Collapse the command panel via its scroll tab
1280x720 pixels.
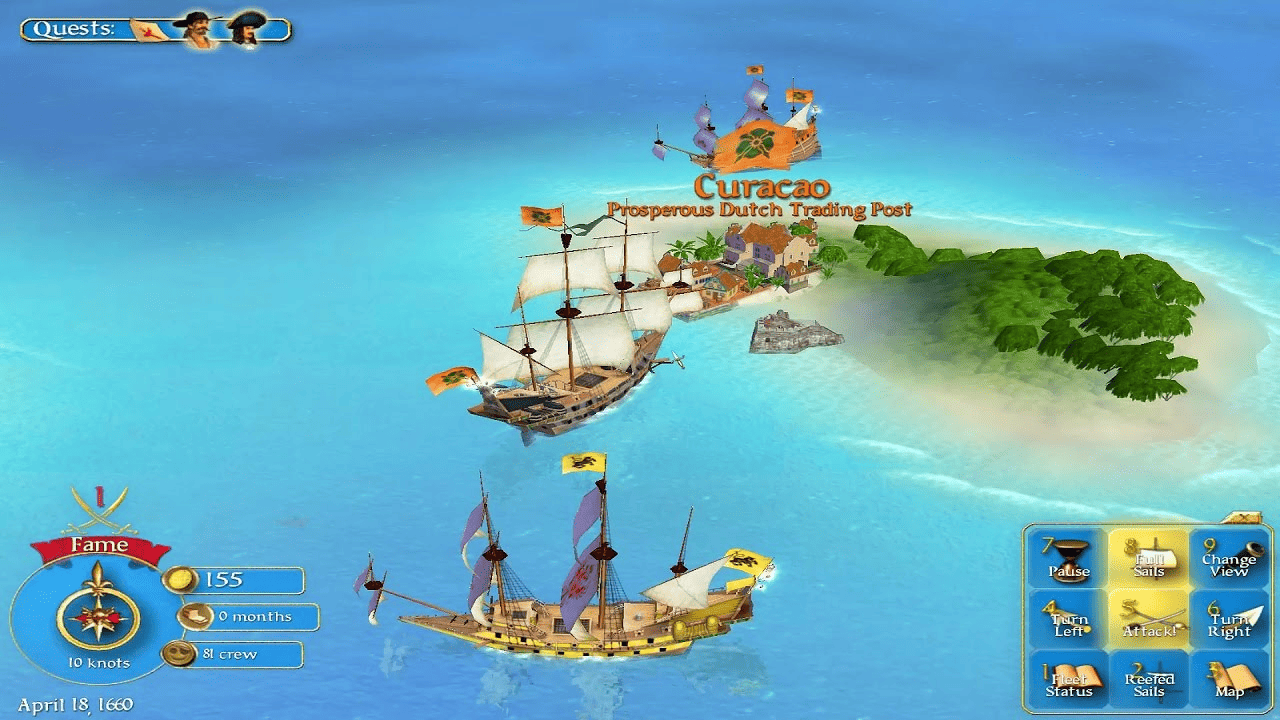(x=1243, y=516)
